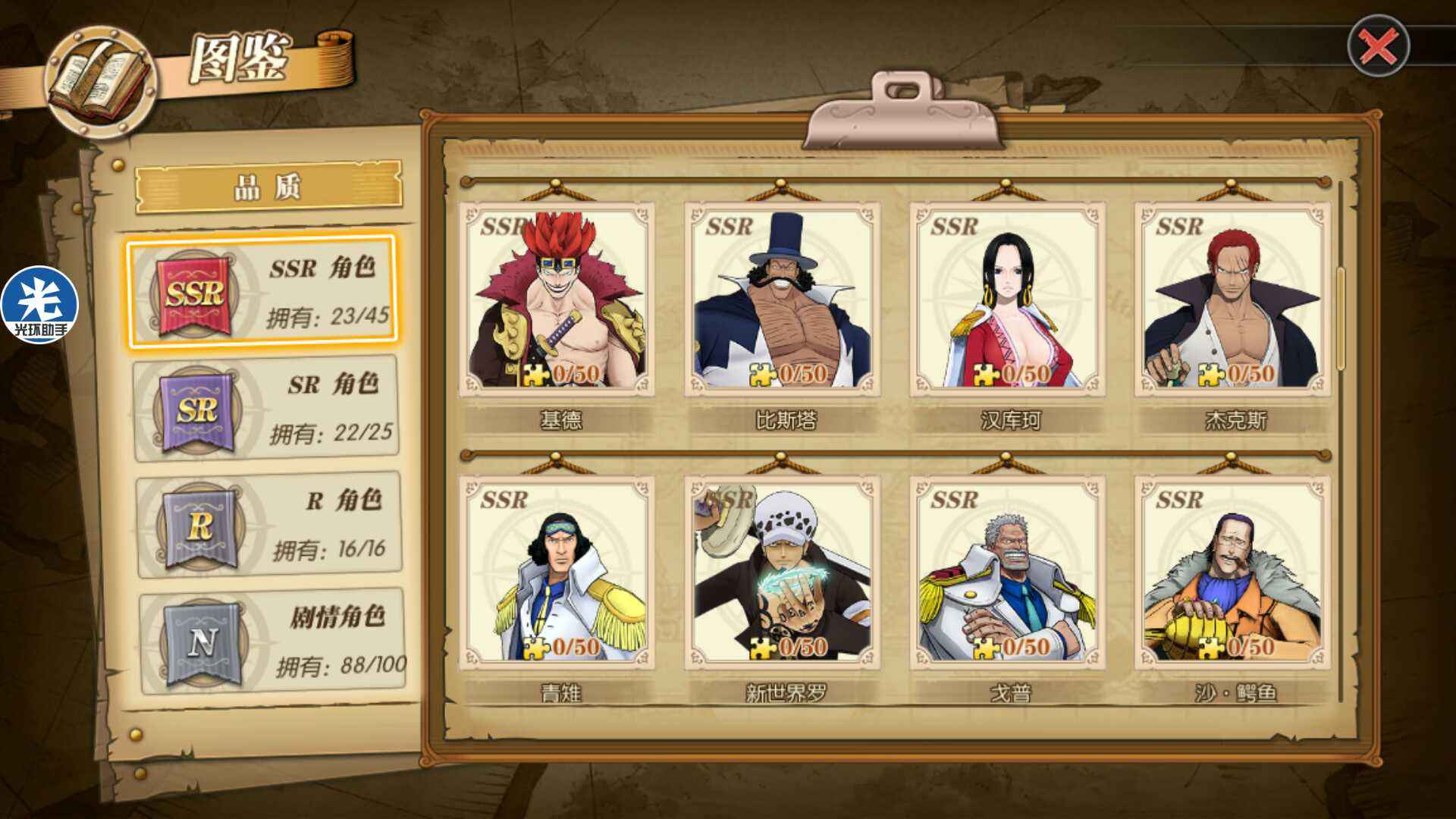
Task: View the 青雉 character card
Action: (557, 573)
